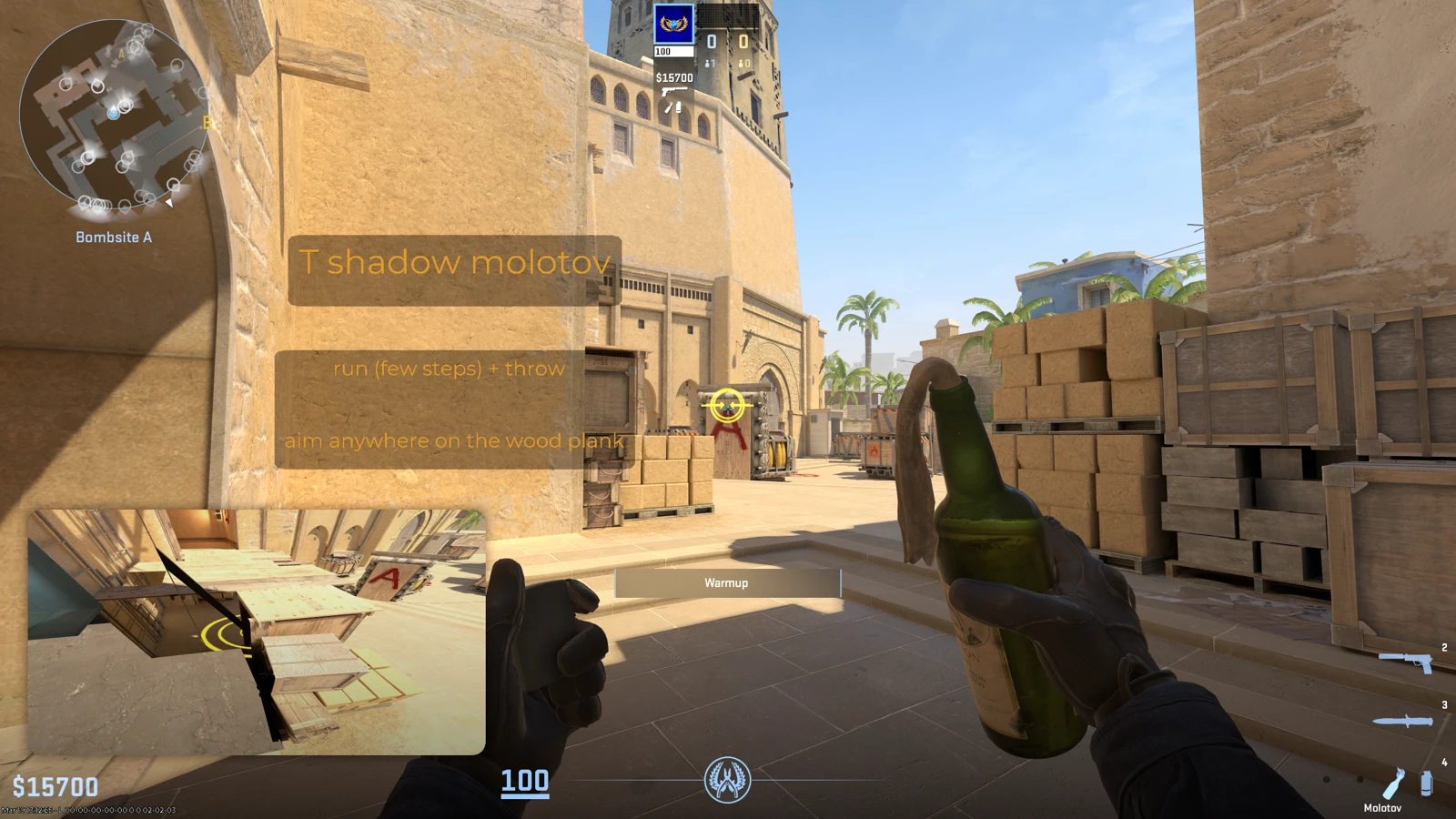This screenshot has width=1456, height=819.
Task: Click the Bombsite A marker on the minimap
Action: 115,237
